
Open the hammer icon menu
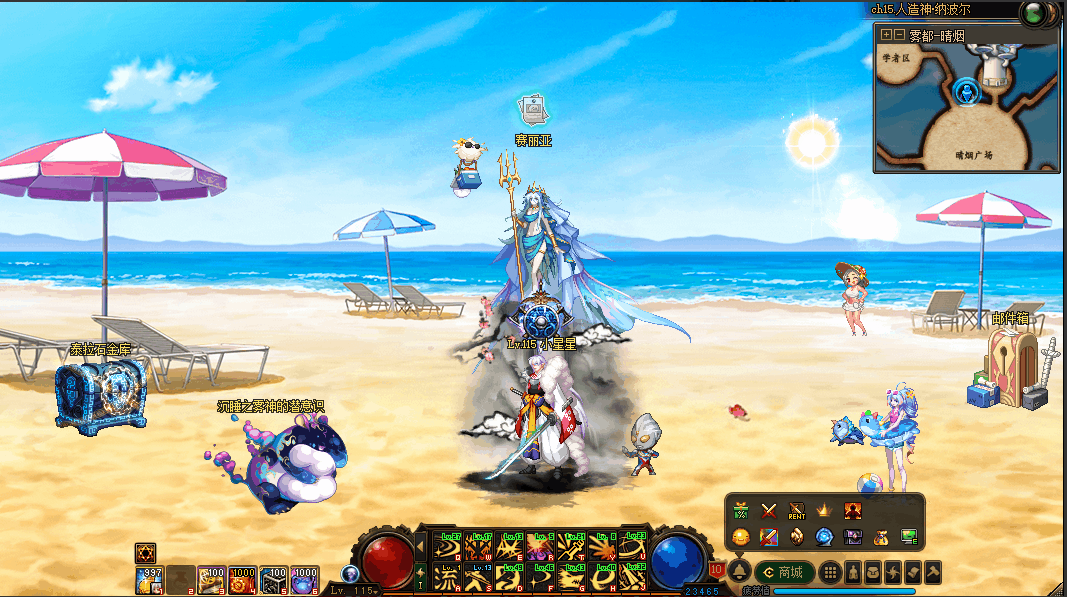(x=932, y=572)
